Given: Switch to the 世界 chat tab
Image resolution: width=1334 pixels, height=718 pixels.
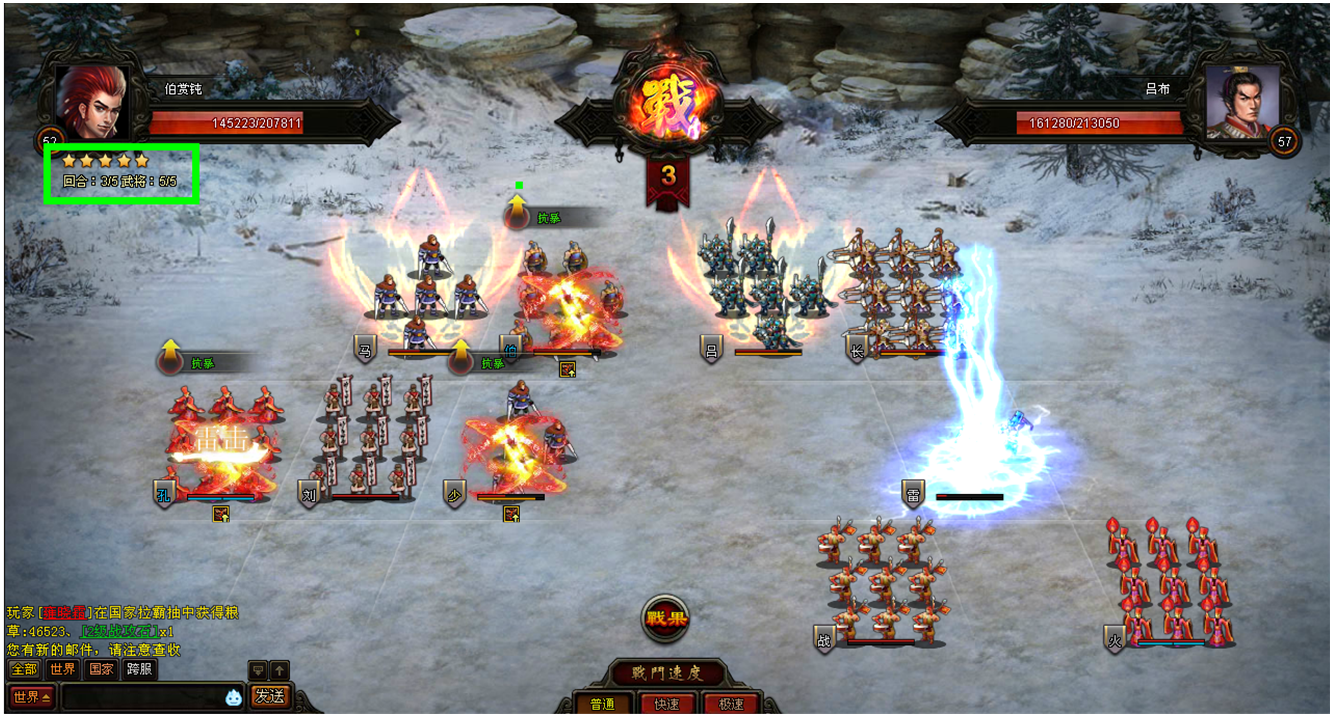Looking at the screenshot, I should pos(62,669).
